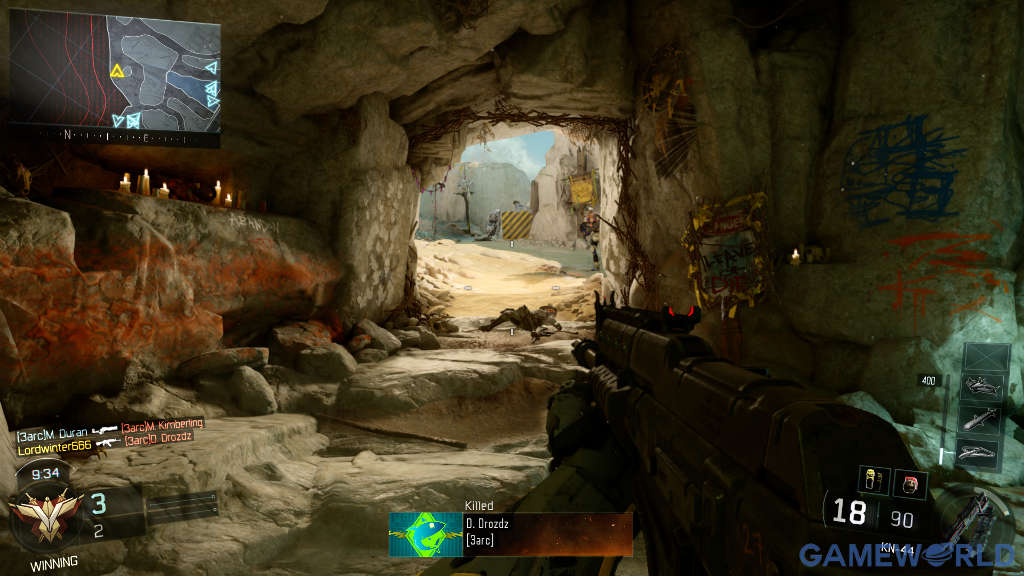Select the yellow grenade equipment icon

tap(872, 482)
